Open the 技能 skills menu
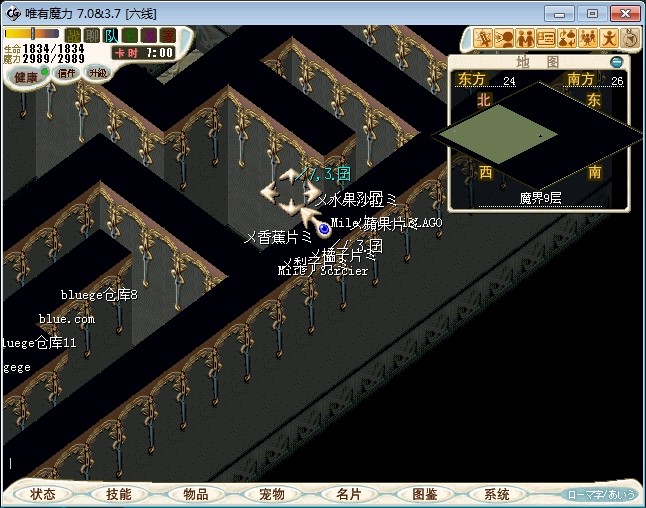Viewport: 646px width, 508px height. coord(119,494)
